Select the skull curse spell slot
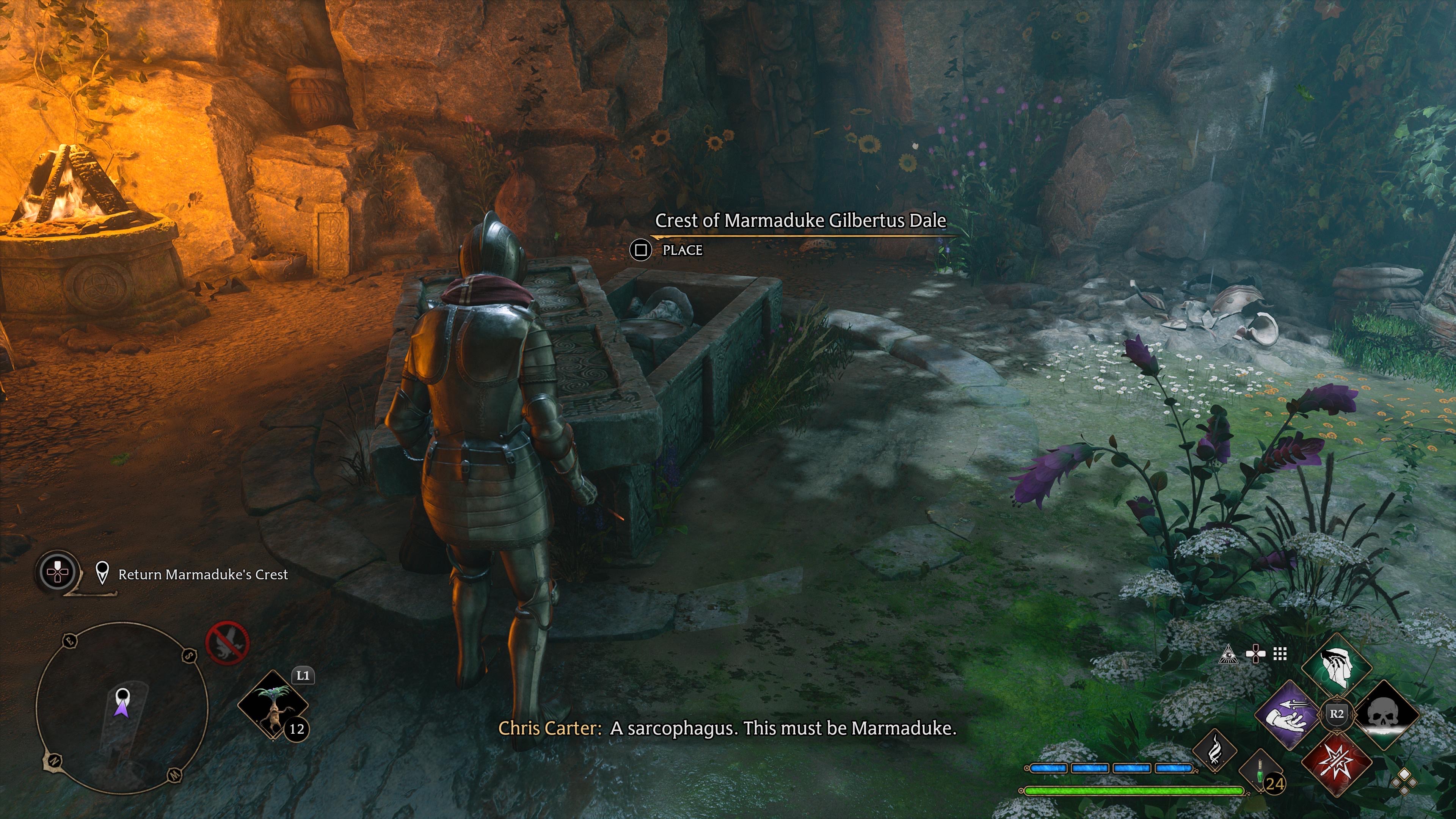The width and height of the screenshot is (1456, 819). pyautogui.click(x=1385, y=714)
